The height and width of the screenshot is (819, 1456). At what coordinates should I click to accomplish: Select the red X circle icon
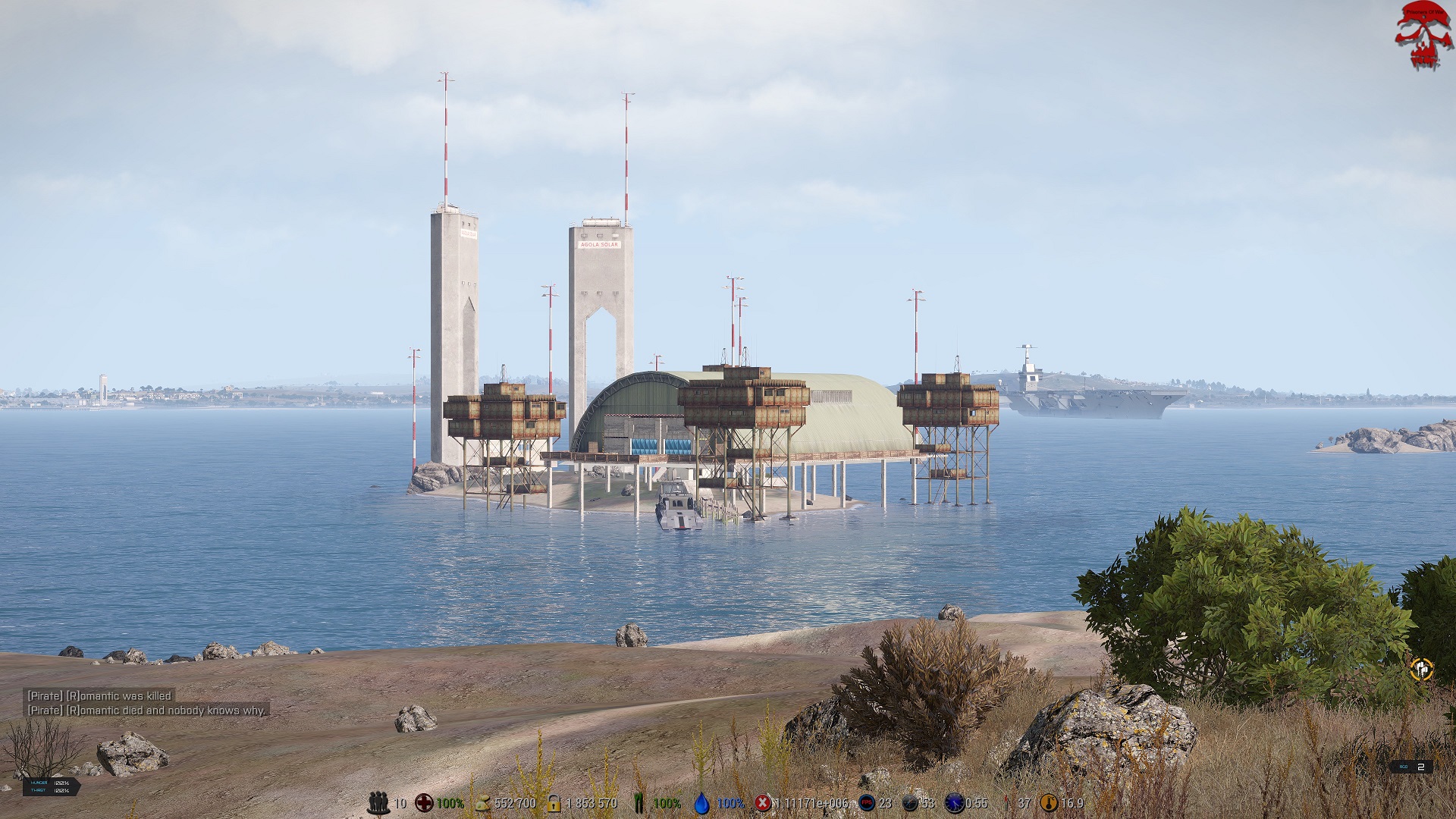pos(763,803)
